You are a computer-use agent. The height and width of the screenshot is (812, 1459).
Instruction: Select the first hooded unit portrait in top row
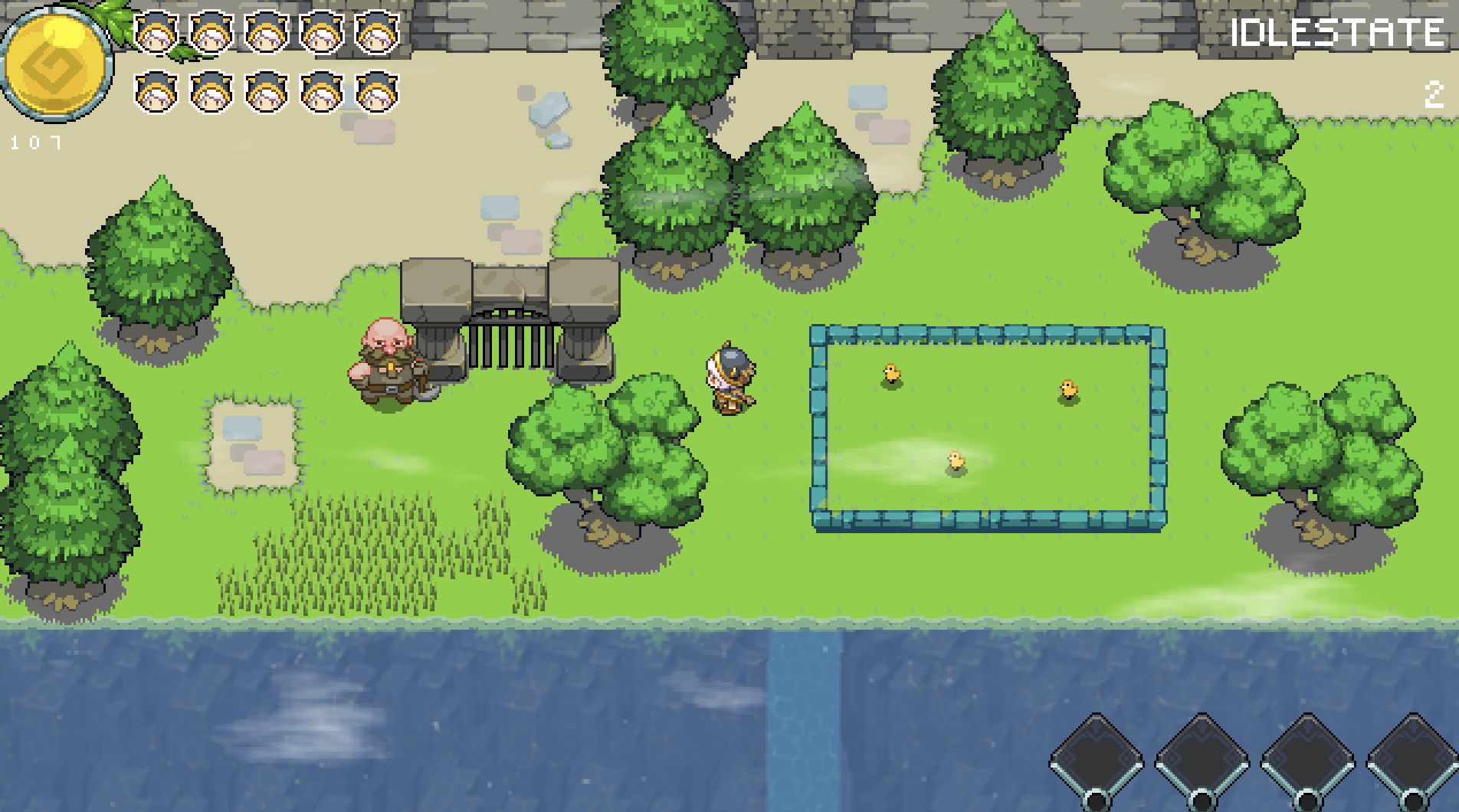[x=157, y=34]
